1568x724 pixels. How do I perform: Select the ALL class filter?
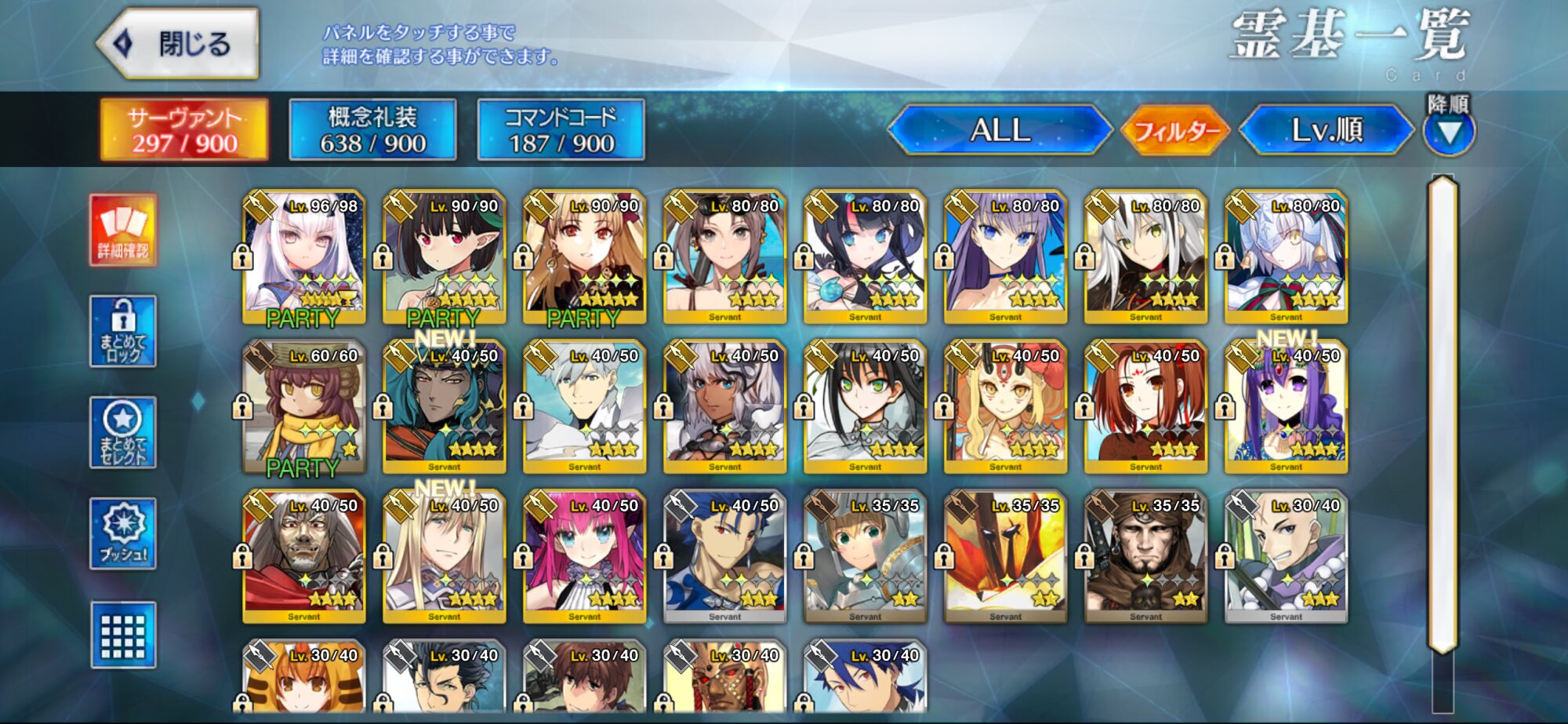coord(1000,129)
